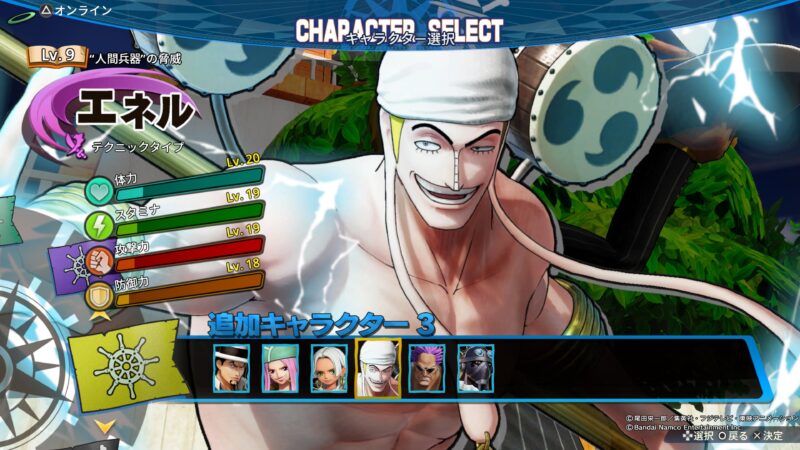
Task: Choose the purple-haired scarred character portrait
Action: 427,368
